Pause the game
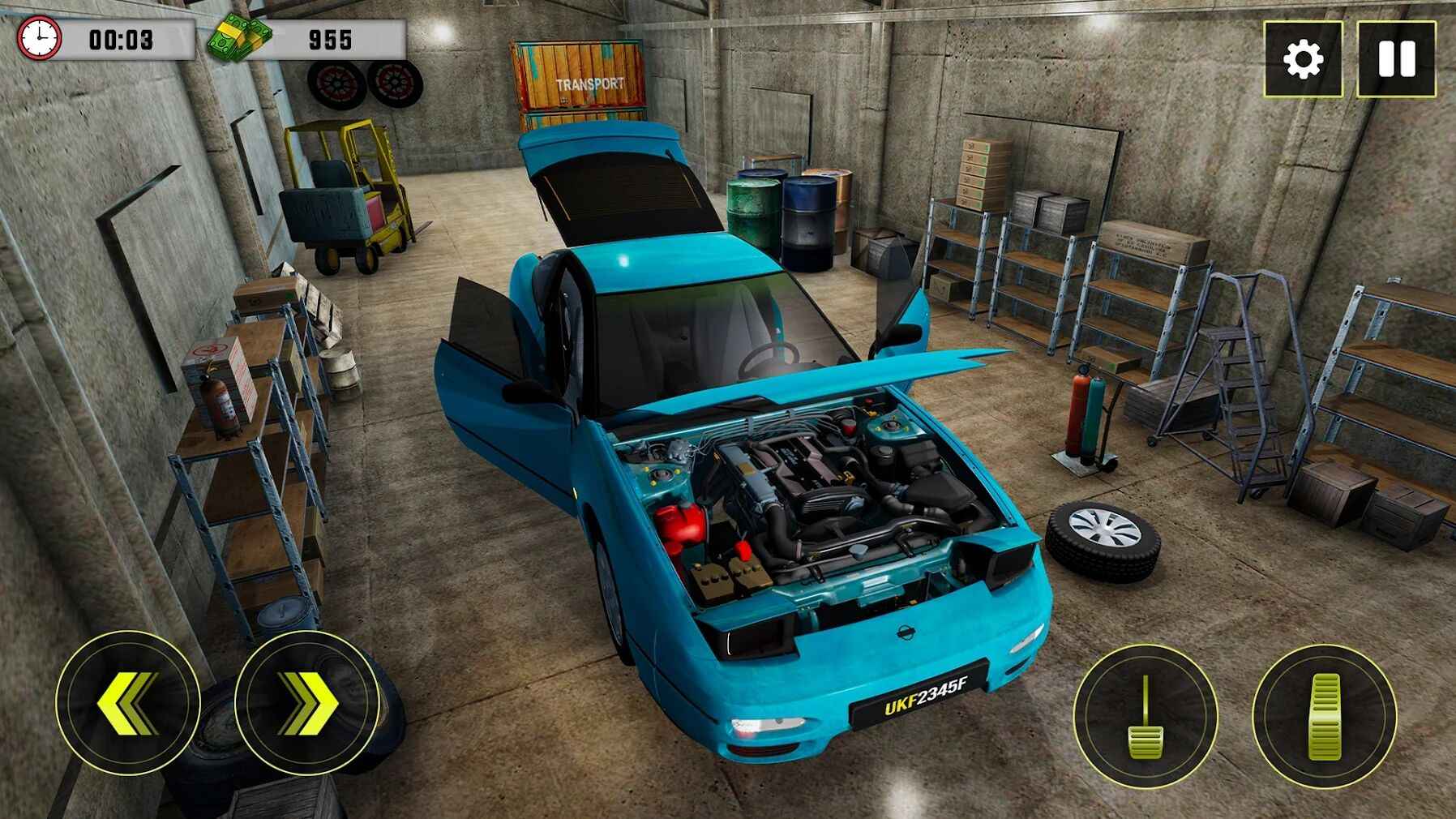This screenshot has height=819, width=1456. (1396, 59)
